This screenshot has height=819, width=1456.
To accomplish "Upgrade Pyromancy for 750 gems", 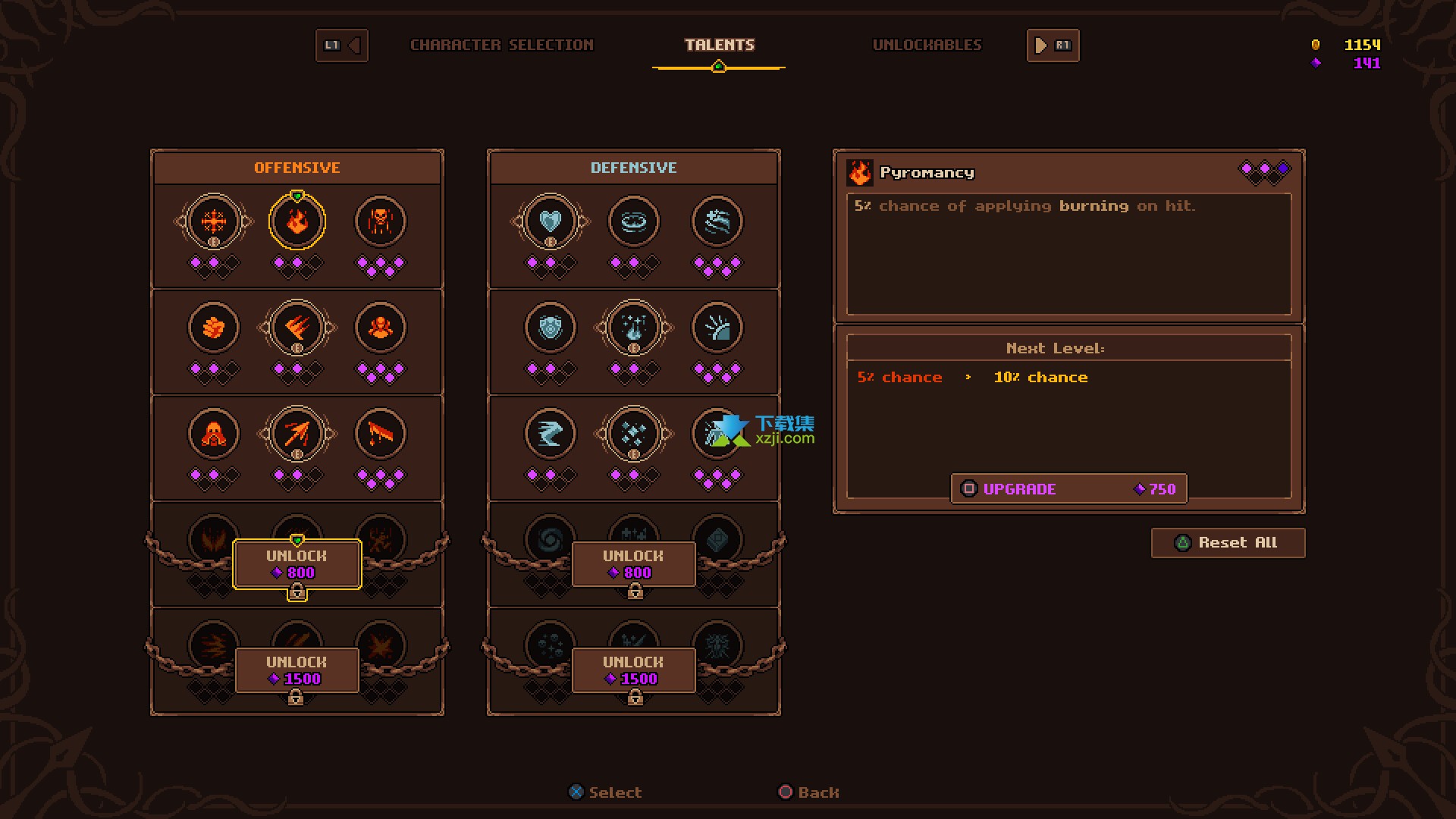I will pyautogui.click(x=1068, y=489).
